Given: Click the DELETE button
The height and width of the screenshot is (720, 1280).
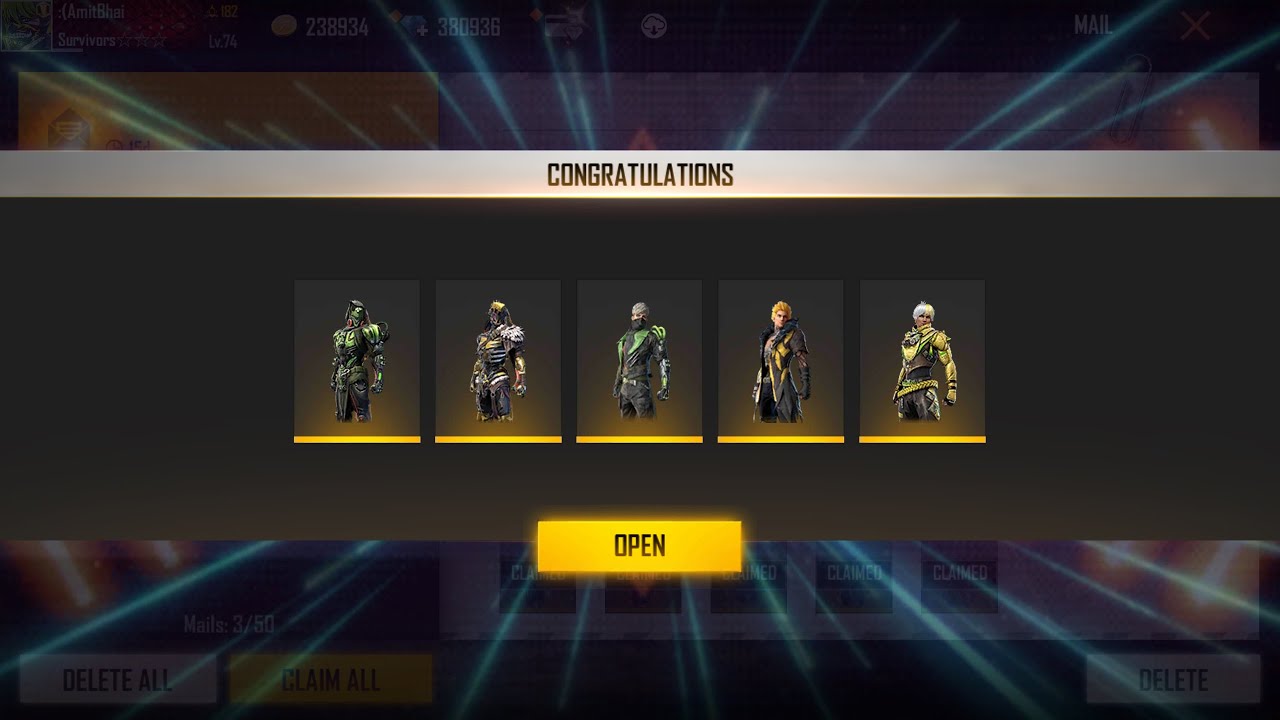Looking at the screenshot, I should click(1171, 680).
